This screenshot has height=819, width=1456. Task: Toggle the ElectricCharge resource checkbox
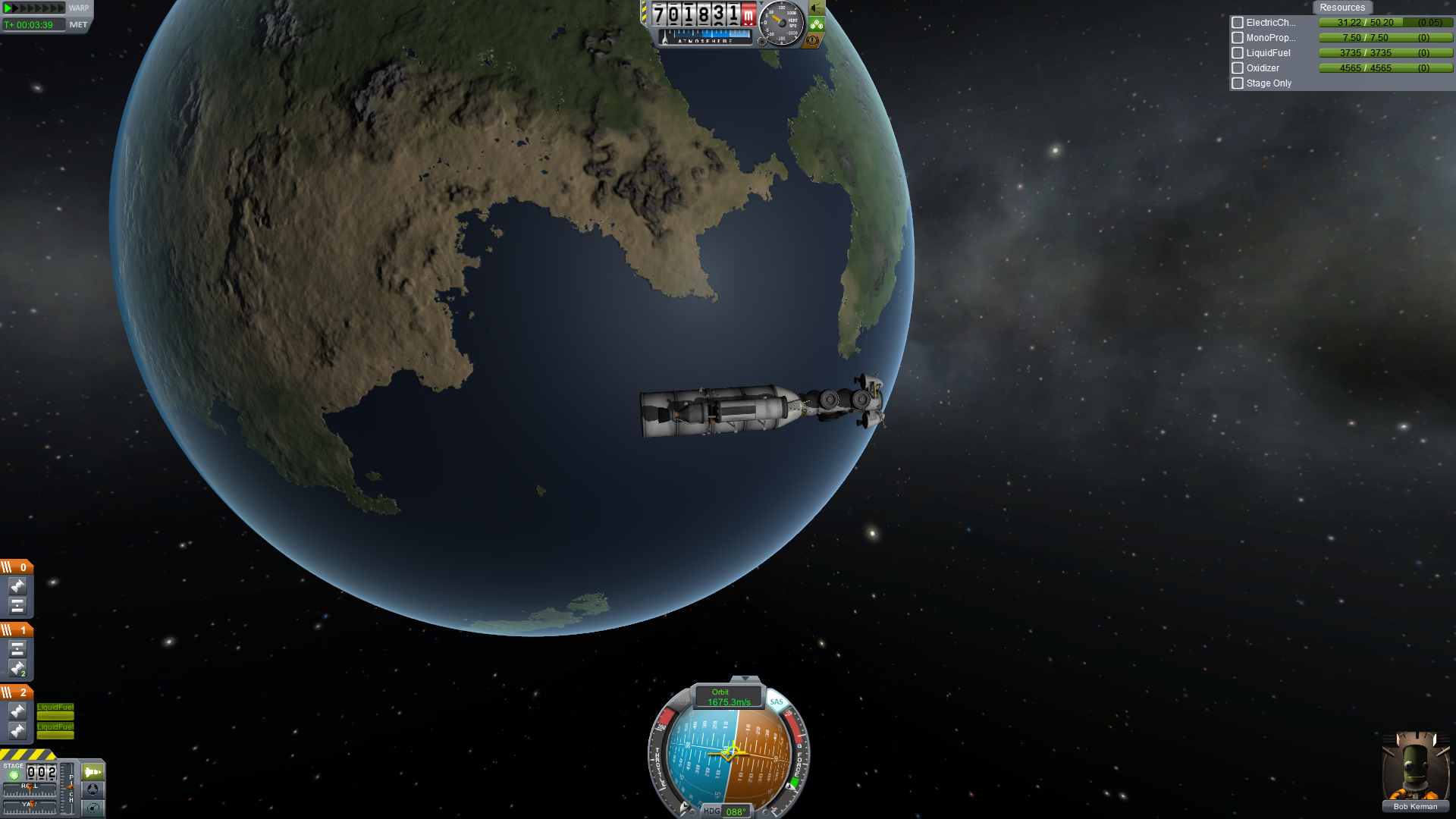(1238, 23)
